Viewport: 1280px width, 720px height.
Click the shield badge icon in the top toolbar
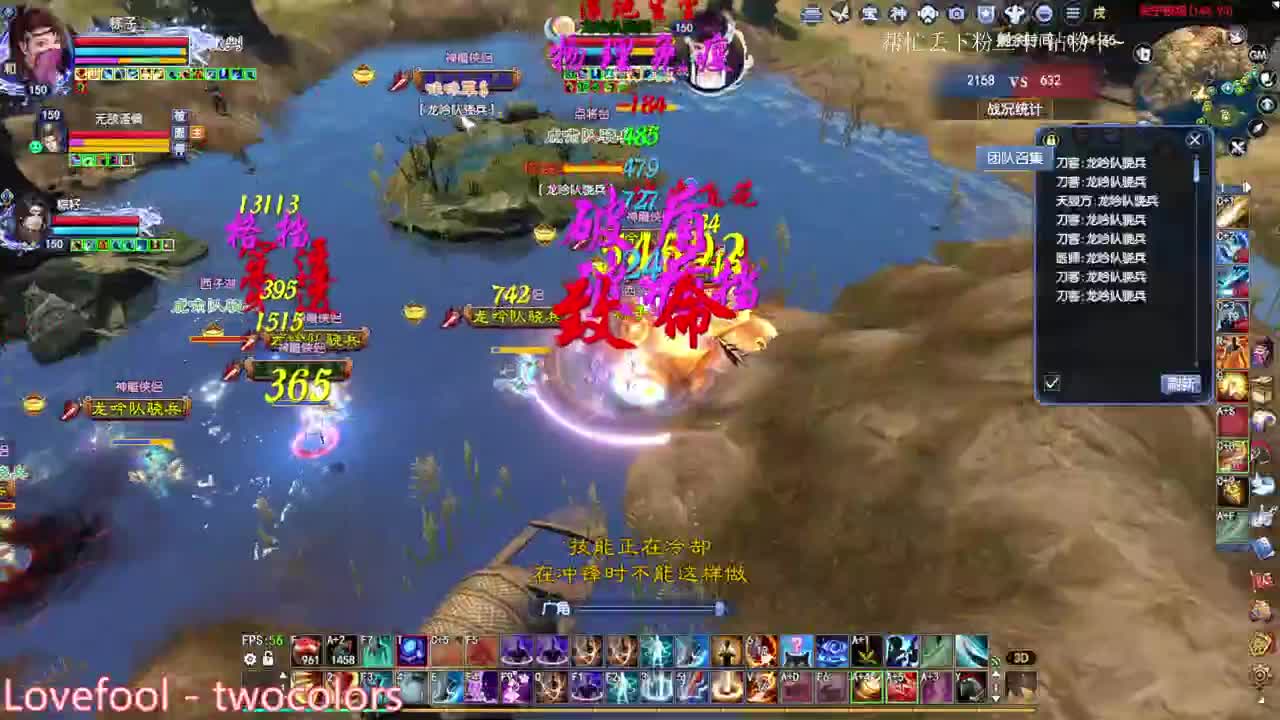(986, 15)
